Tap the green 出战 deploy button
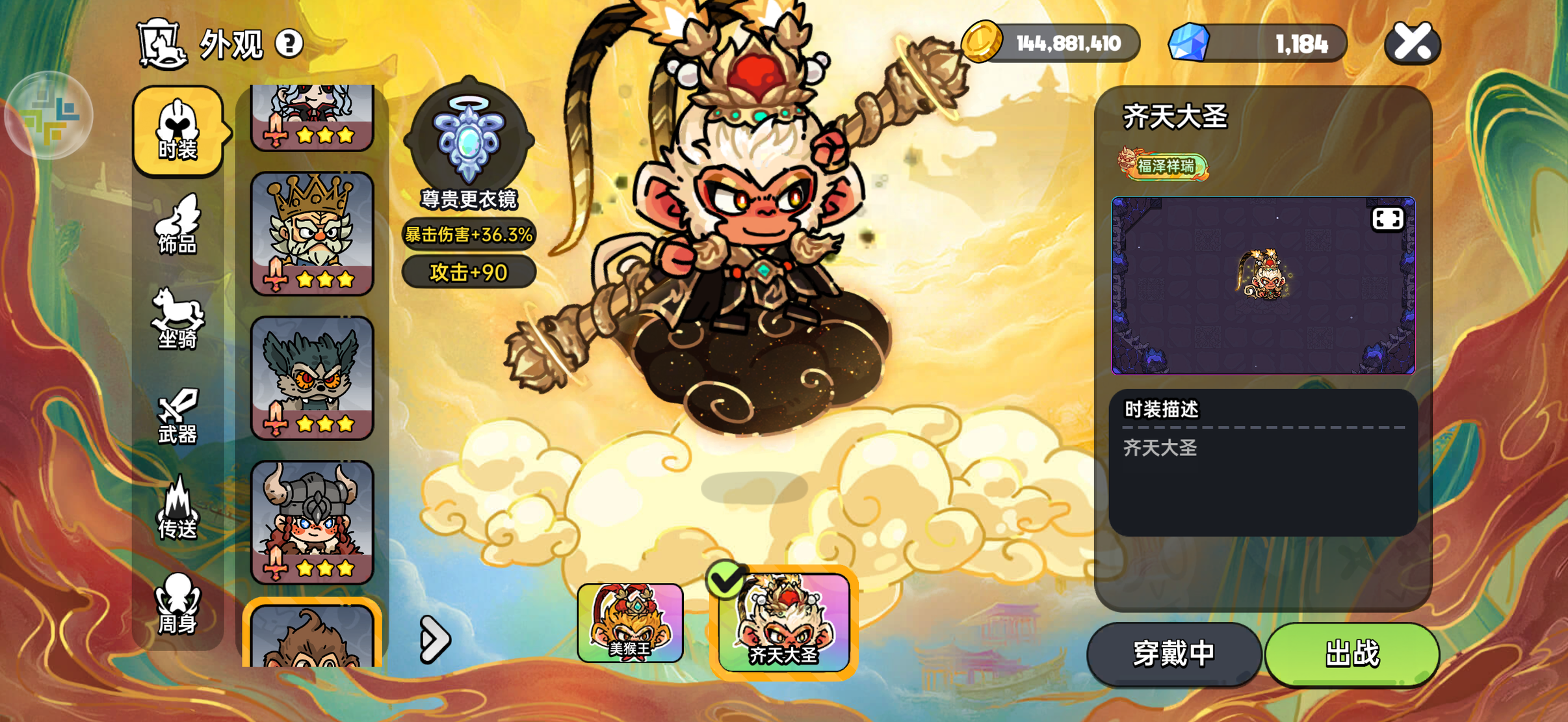This screenshot has width=1568, height=722. click(1352, 654)
